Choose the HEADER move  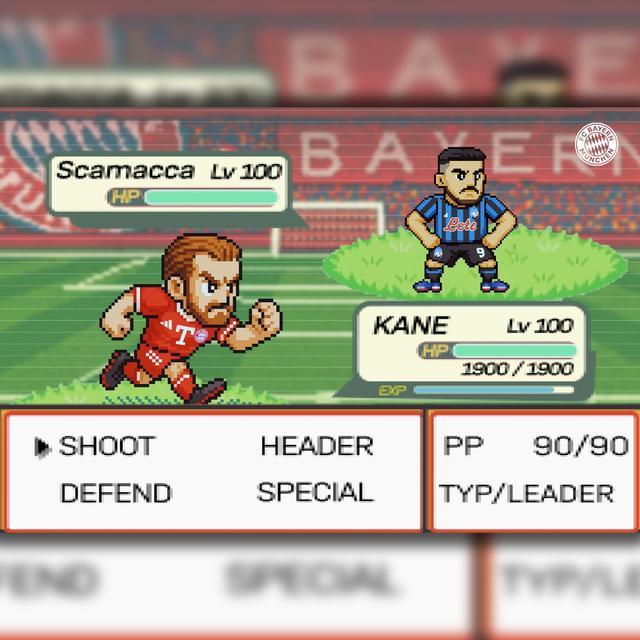317,446
